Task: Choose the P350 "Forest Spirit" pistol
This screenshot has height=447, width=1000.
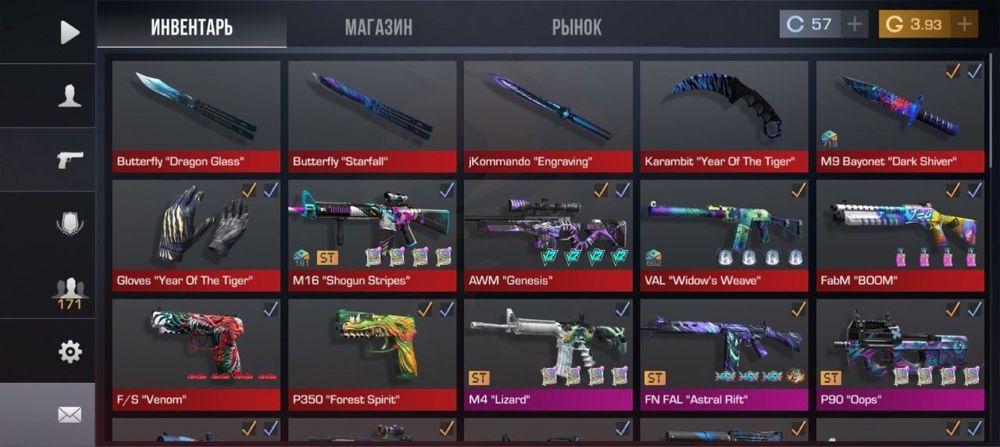Action: [x=372, y=355]
